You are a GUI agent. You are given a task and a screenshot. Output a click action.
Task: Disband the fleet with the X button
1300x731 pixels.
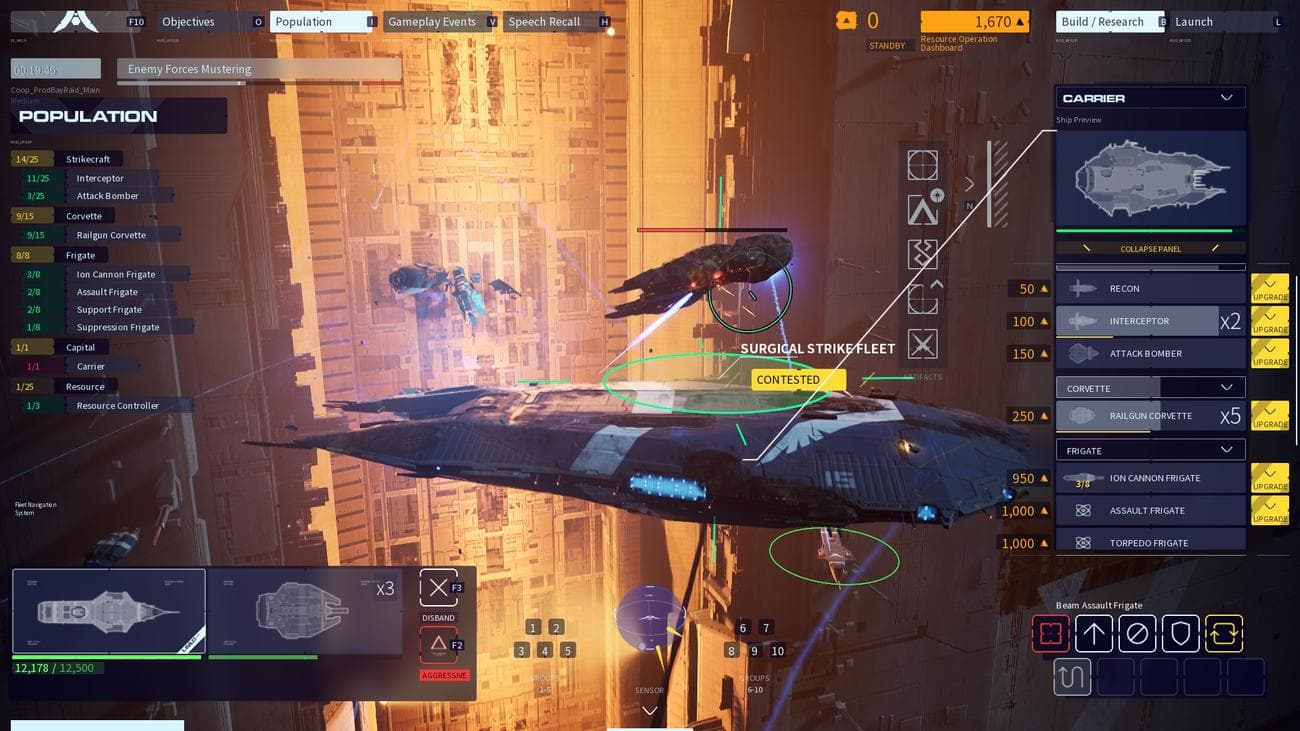[437, 587]
